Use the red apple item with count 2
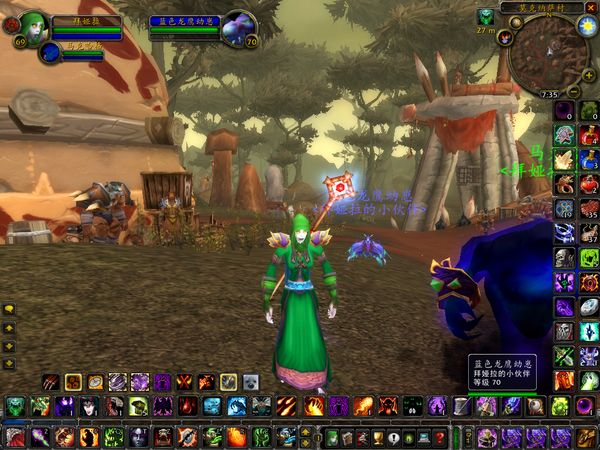The image size is (600, 450). click(x=589, y=184)
